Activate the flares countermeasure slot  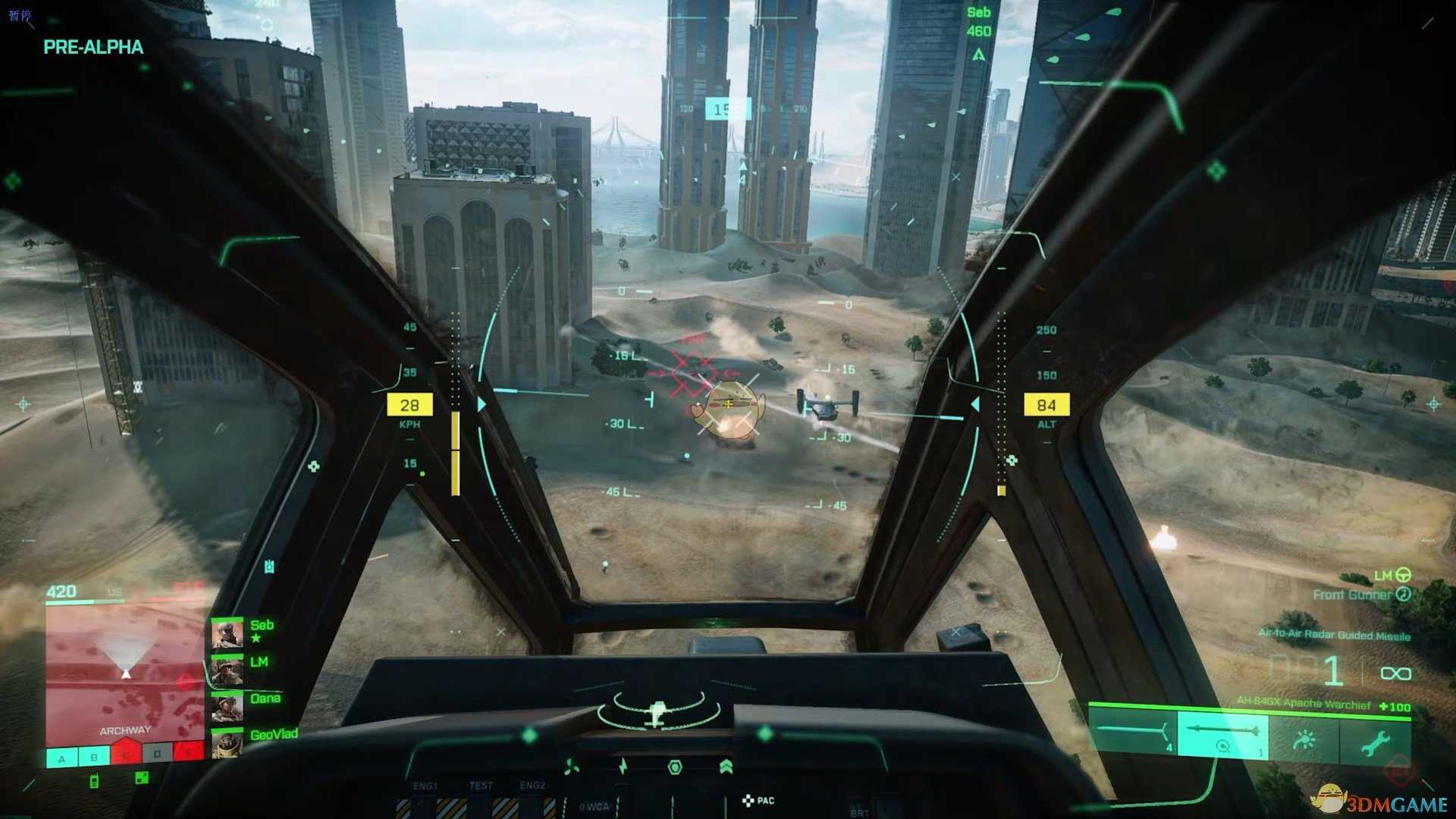[1304, 739]
